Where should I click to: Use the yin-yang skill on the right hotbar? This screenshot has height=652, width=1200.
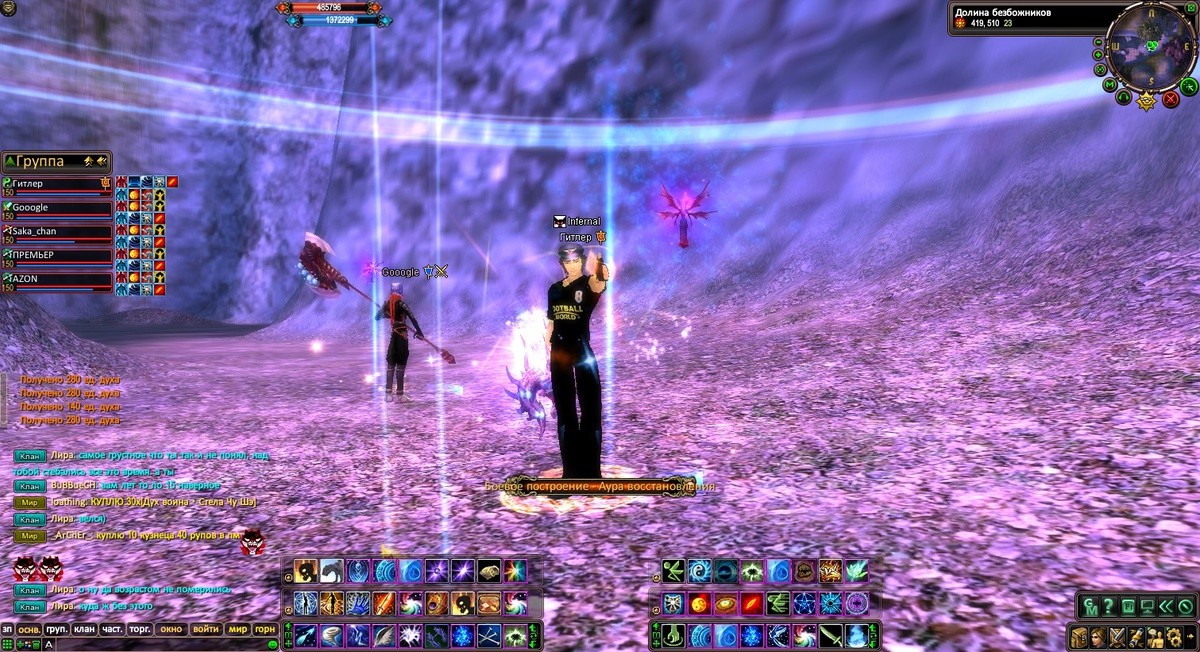[x=699, y=571]
